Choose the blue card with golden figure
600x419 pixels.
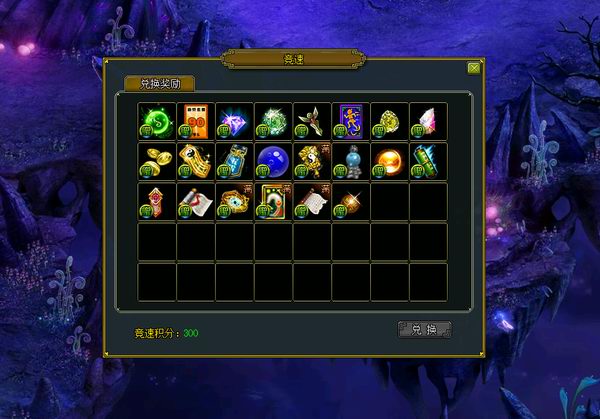pyautogui.click(x=350, y=120)
